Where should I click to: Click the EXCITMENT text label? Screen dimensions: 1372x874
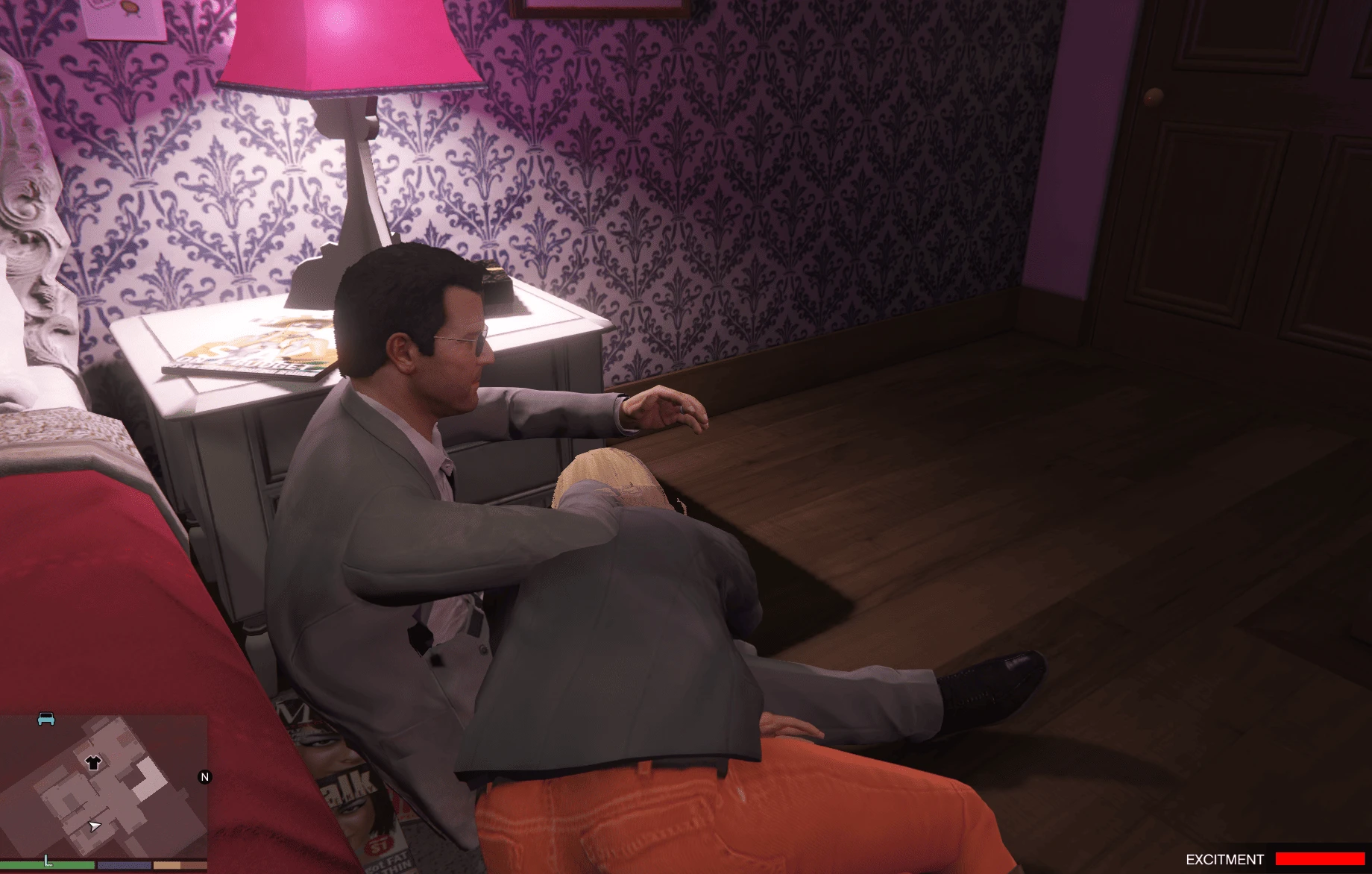pos(1225,858)
